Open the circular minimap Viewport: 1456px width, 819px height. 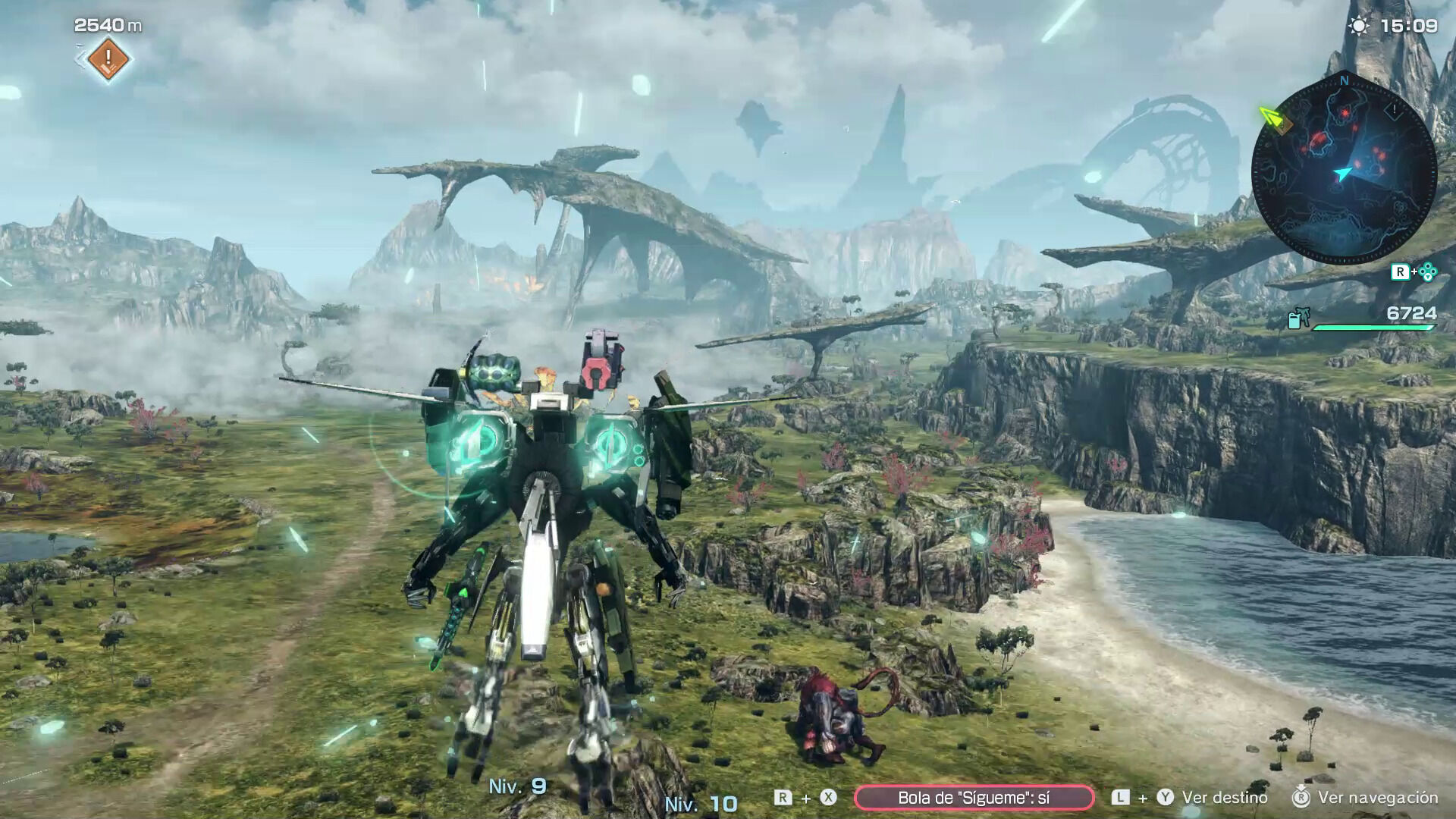pos(1344,171)
